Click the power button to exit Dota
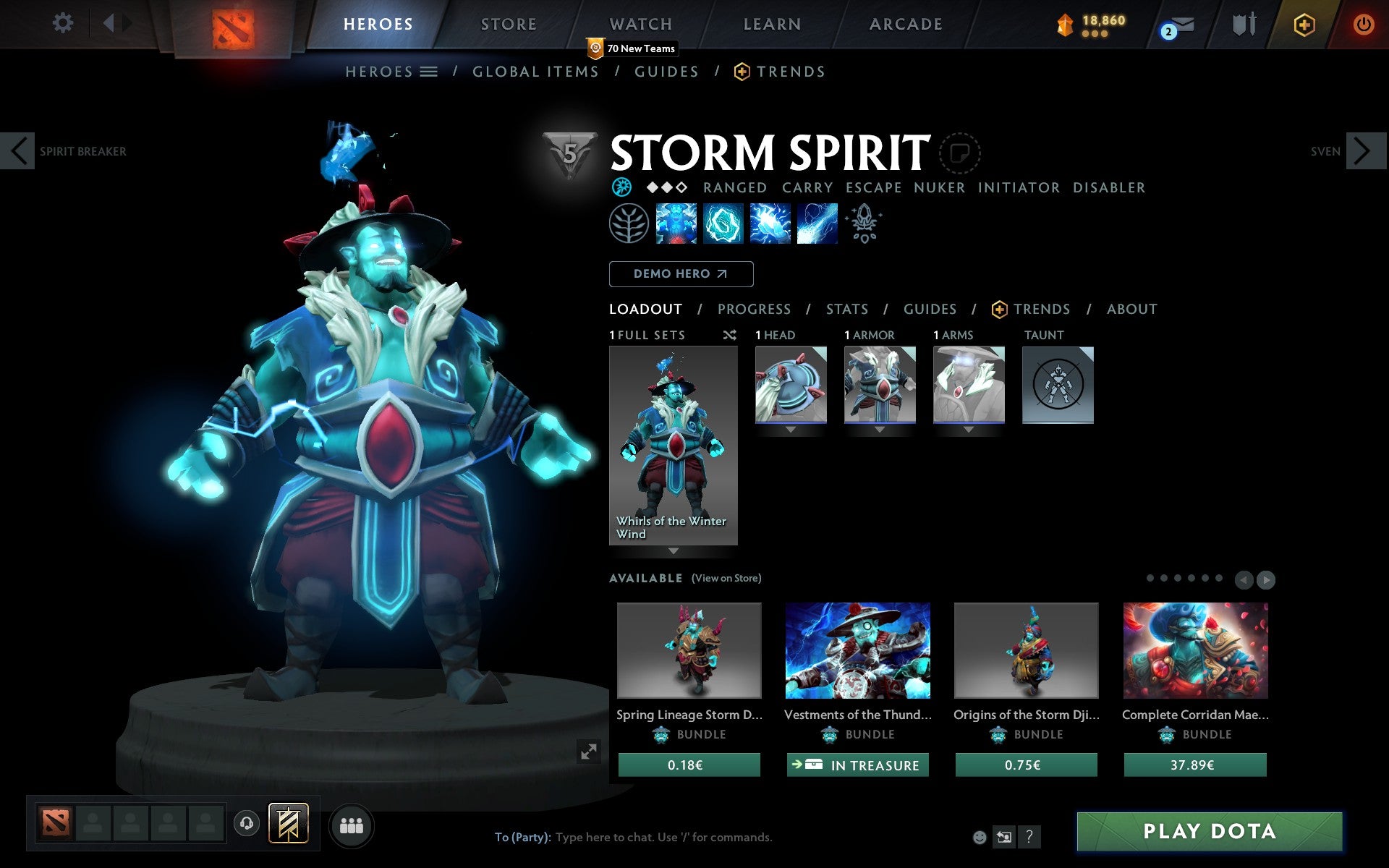1389x868 pixels. click(x=1364, y=24)
